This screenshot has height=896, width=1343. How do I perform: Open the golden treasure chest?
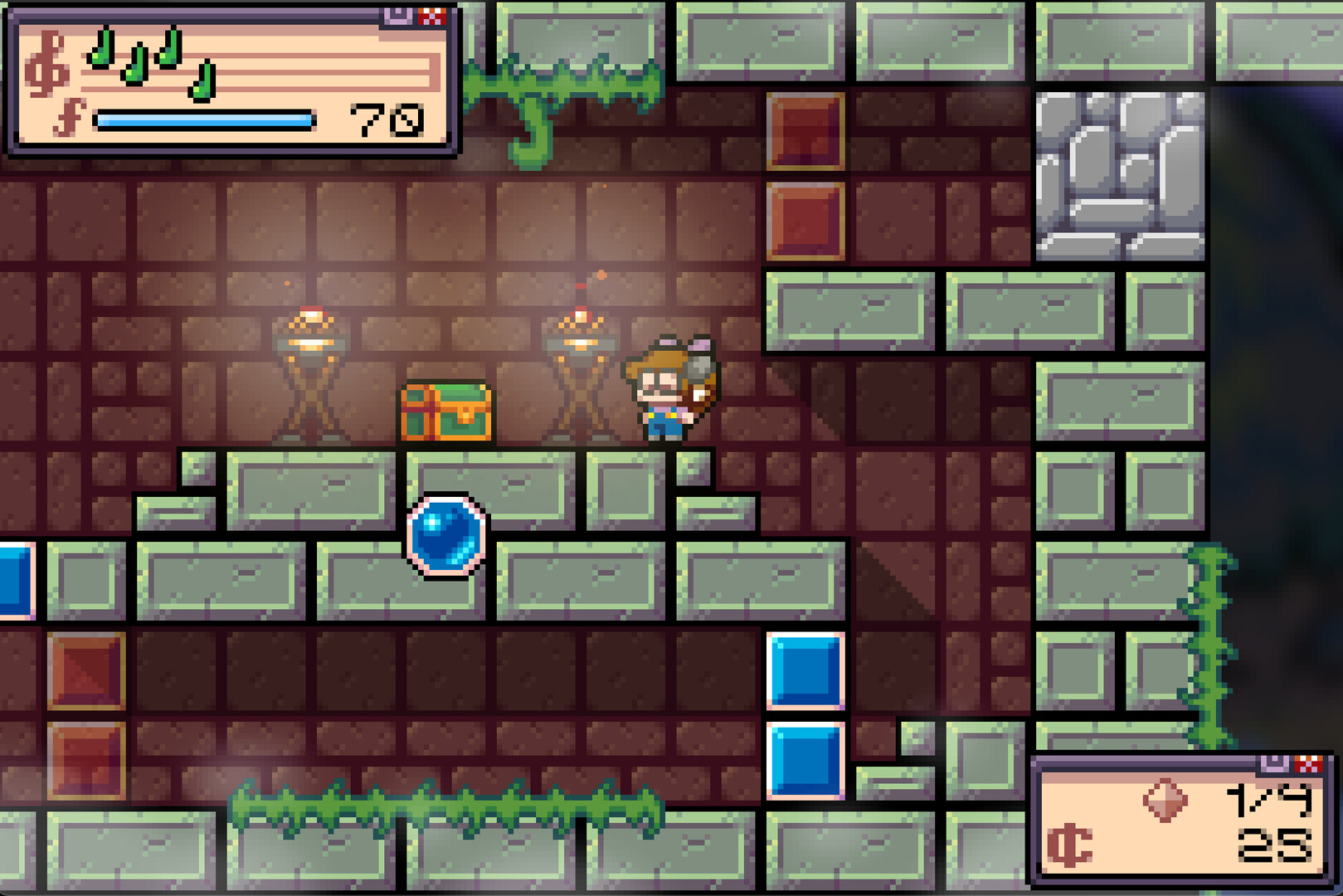click(x=445, y=411)
